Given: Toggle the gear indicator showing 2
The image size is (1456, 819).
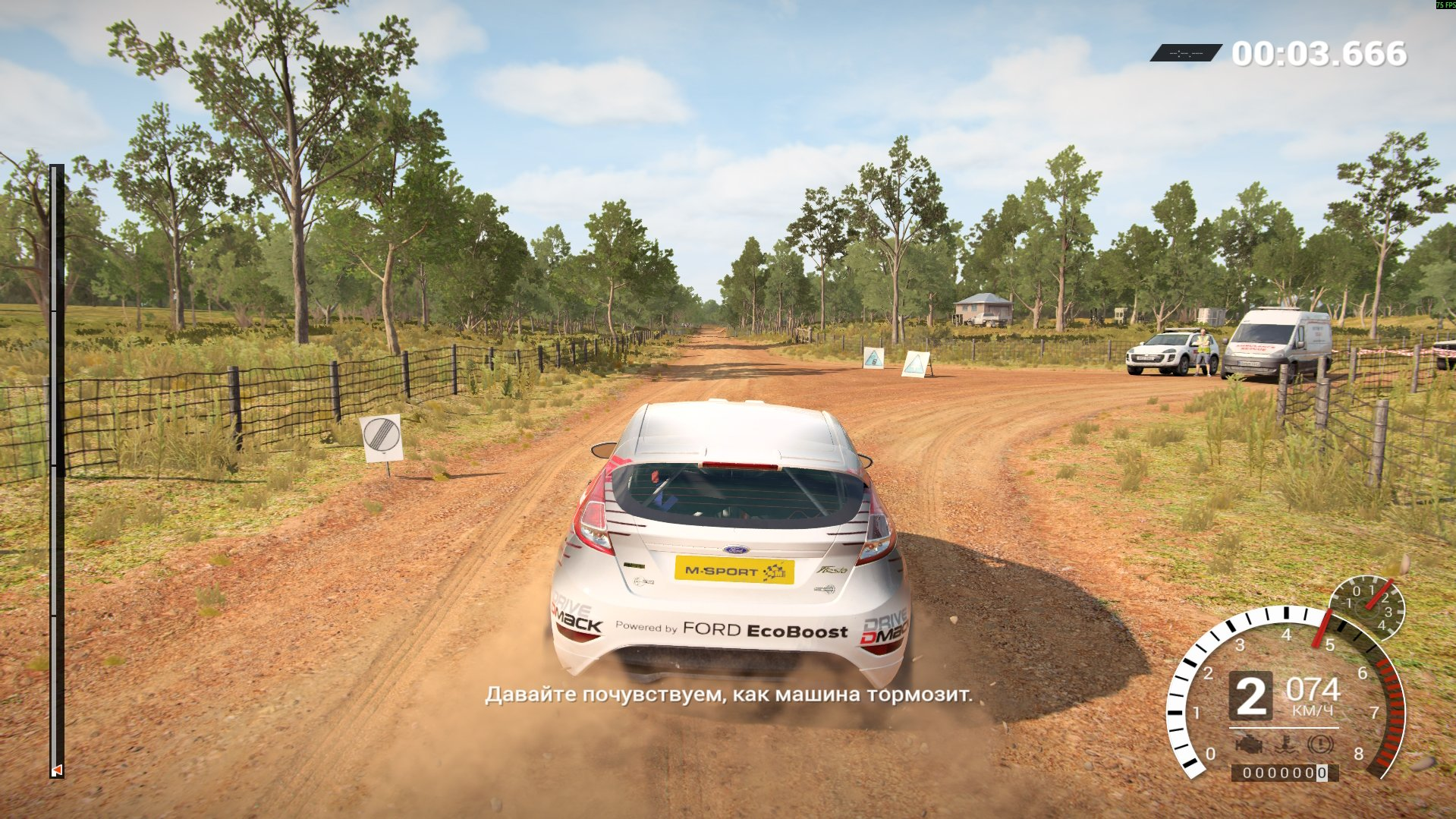Looking at the screenshot, I should click(1252, 695).
